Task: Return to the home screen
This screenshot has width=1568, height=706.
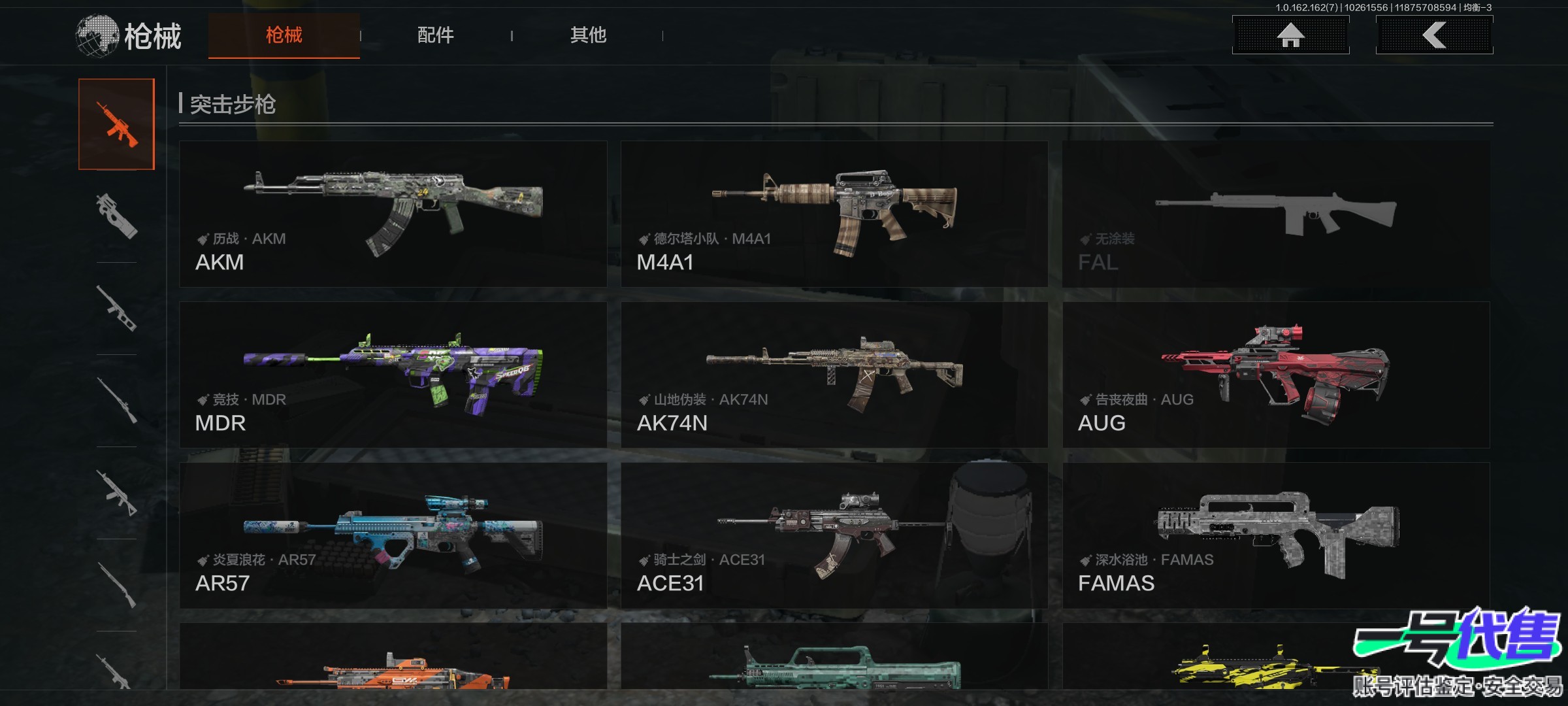Action: 1290,35
